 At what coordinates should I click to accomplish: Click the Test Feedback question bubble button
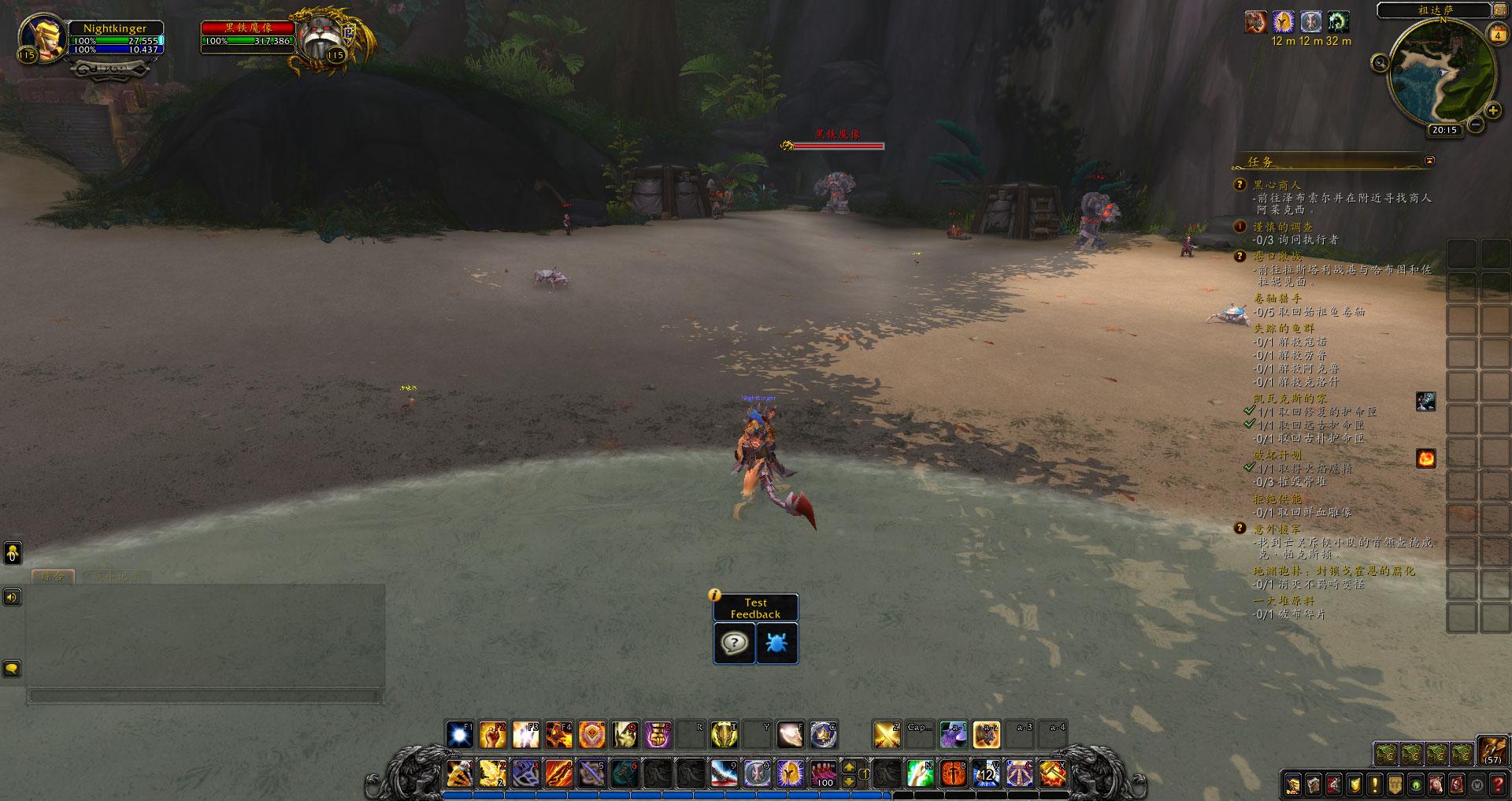pos(734,643)
